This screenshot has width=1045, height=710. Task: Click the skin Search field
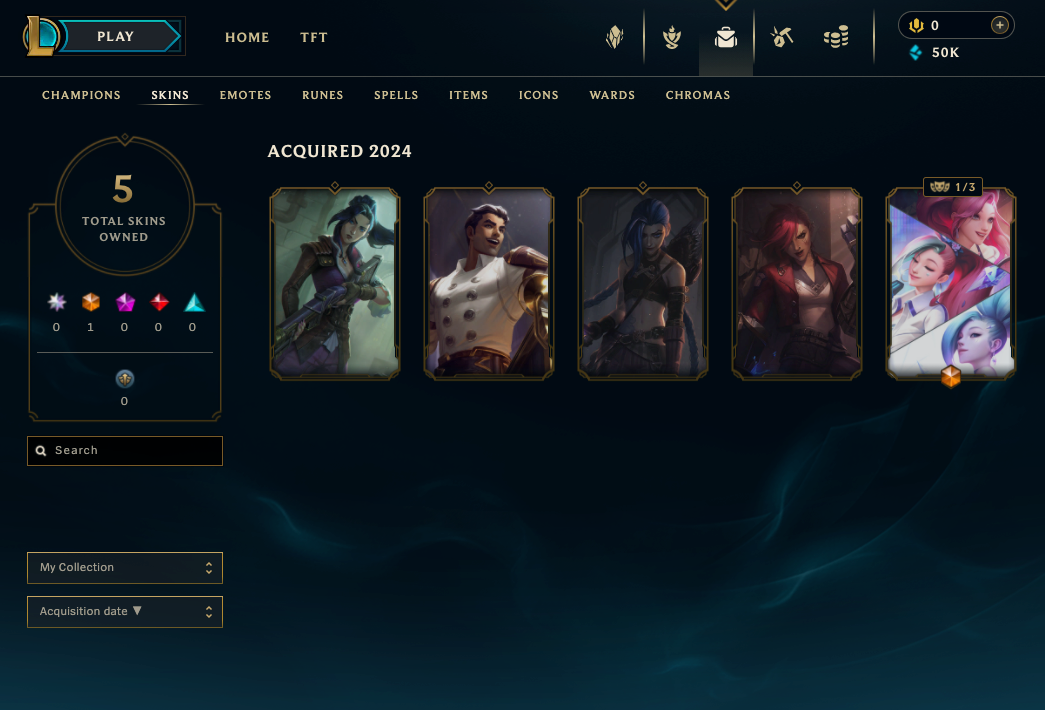[125, 451]
